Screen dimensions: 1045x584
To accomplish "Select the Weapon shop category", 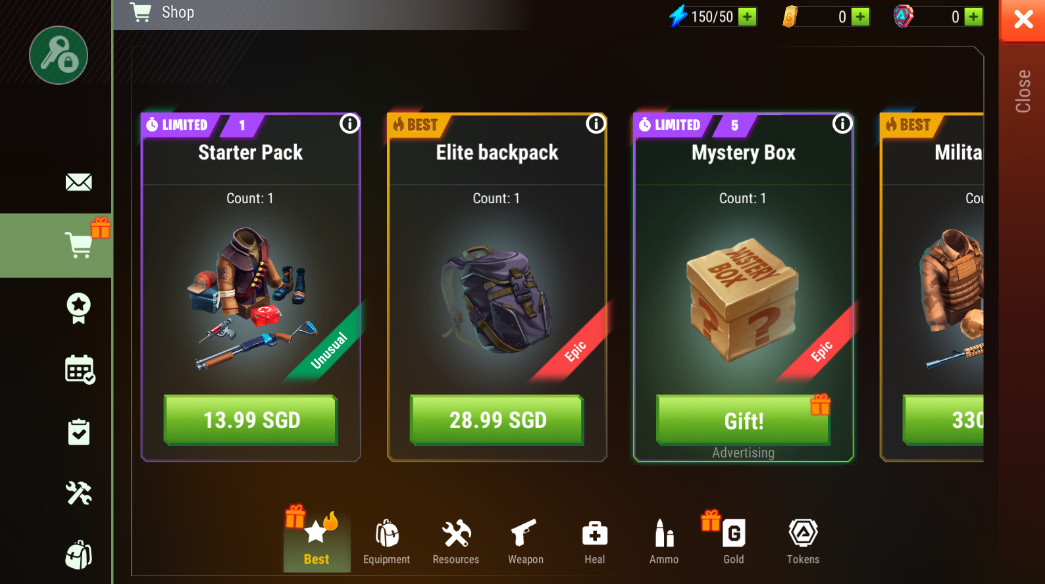I will (525, 542).
